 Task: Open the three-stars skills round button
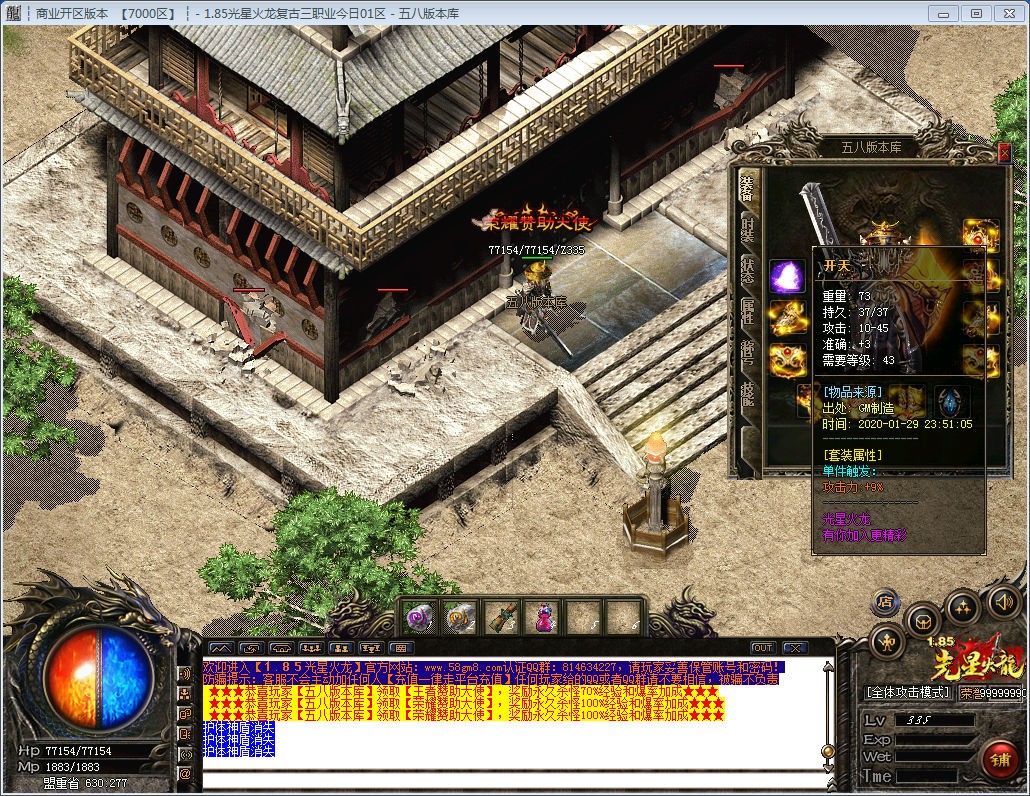click(x=962, y=606)
